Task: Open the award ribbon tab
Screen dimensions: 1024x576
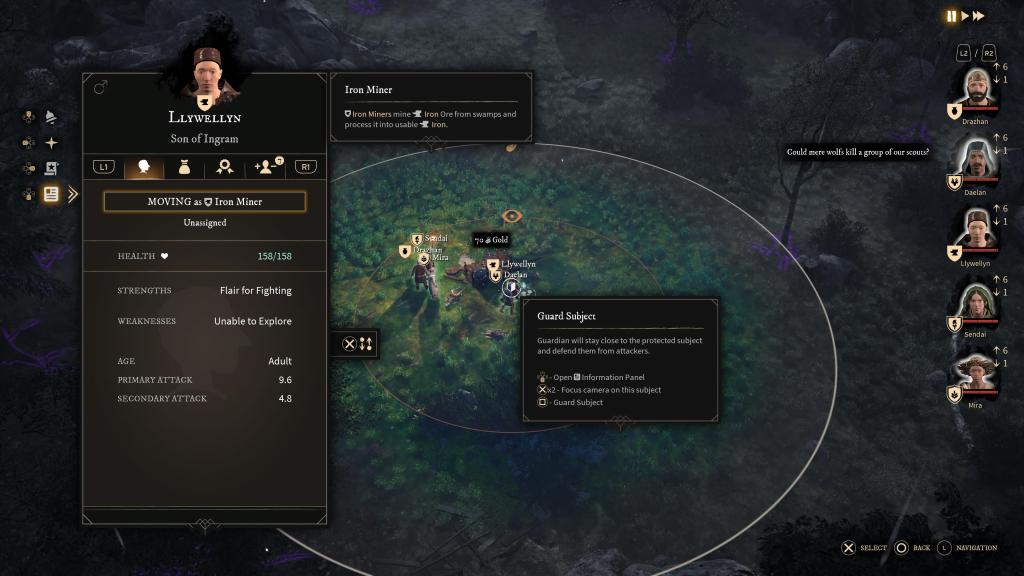Action: pos(226,167)
